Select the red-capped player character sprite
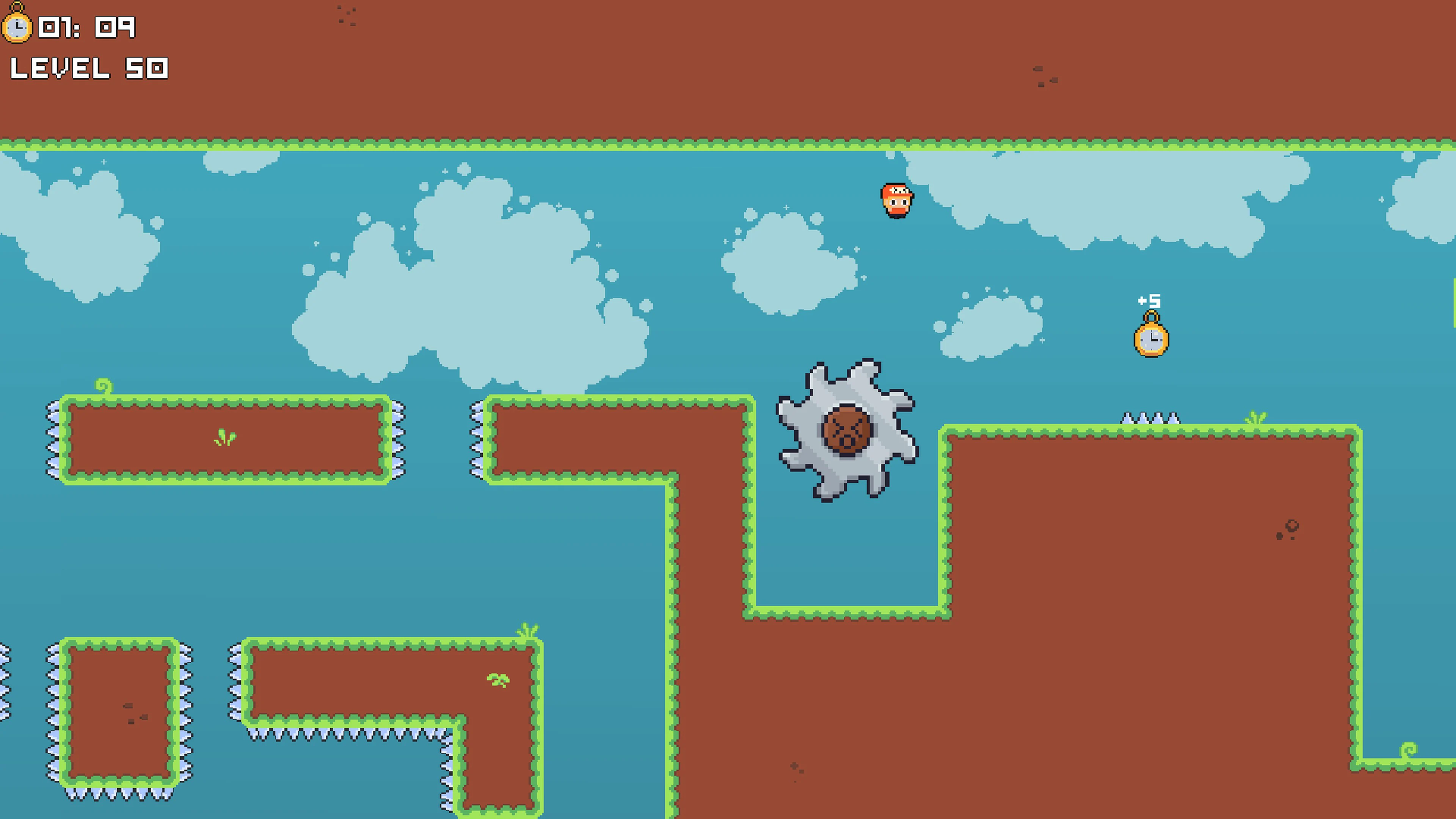 tap(896, 201)
